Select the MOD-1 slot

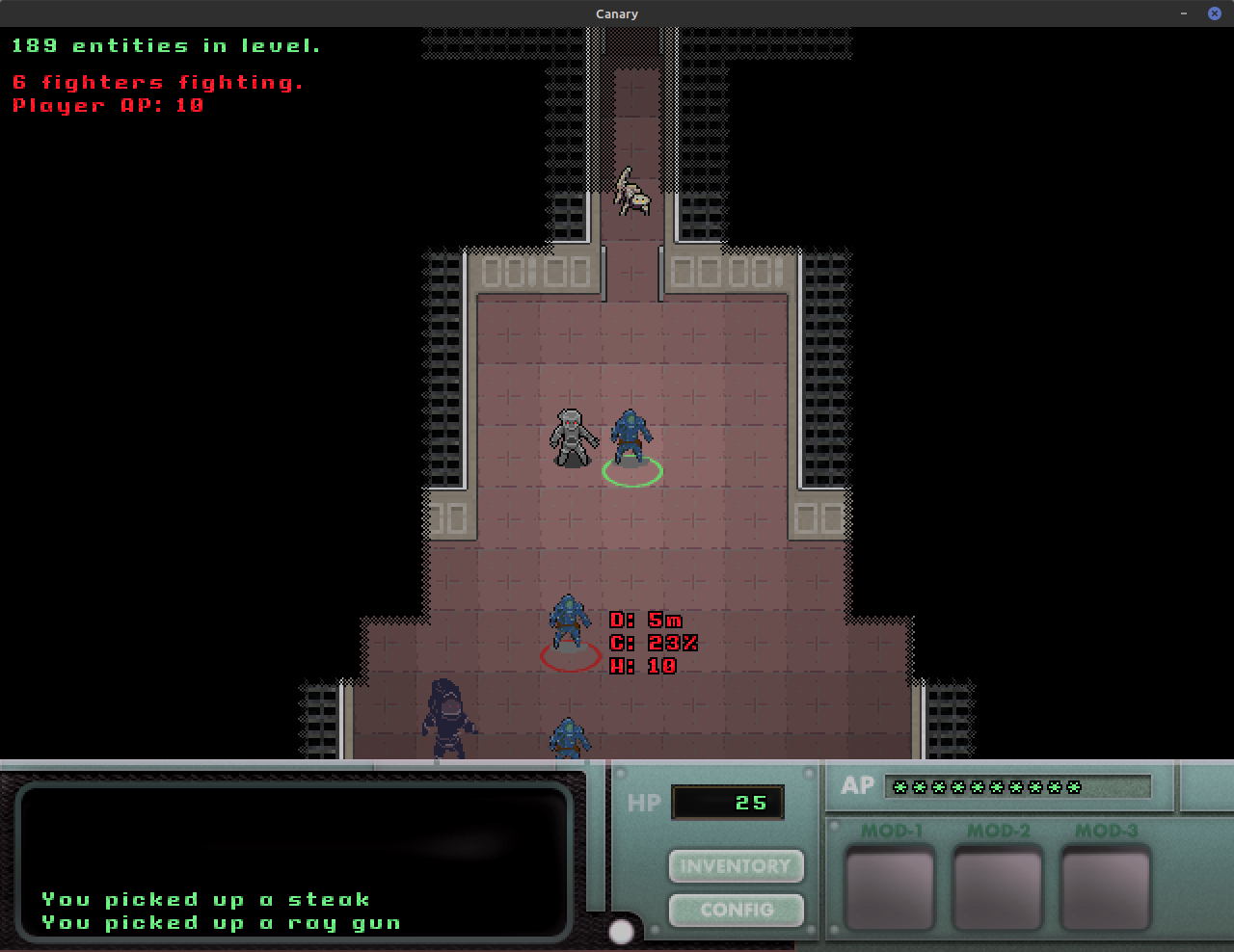click(890, 877)
